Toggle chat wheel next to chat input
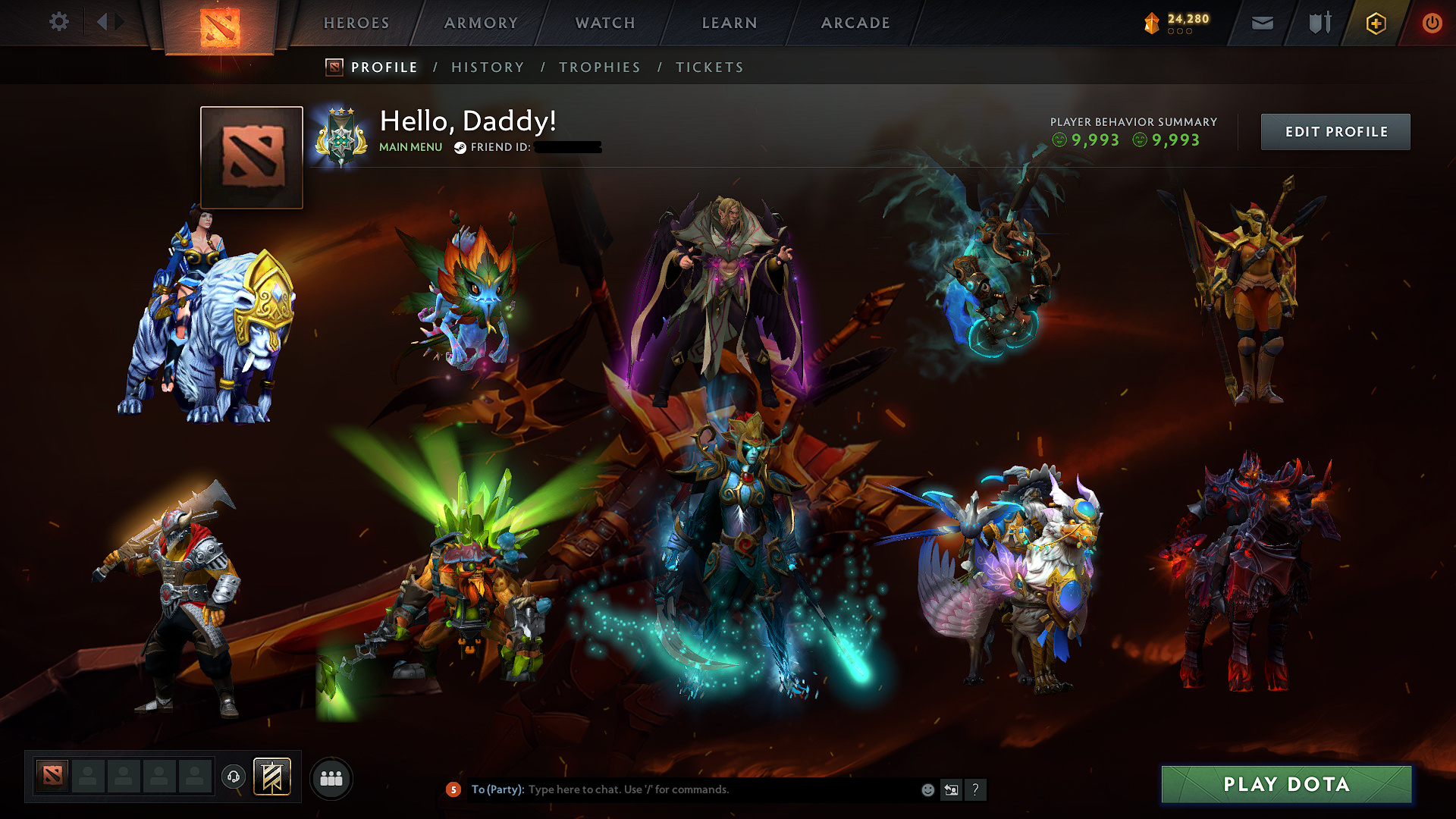1456x819 pixels. (x=951, y=789)
